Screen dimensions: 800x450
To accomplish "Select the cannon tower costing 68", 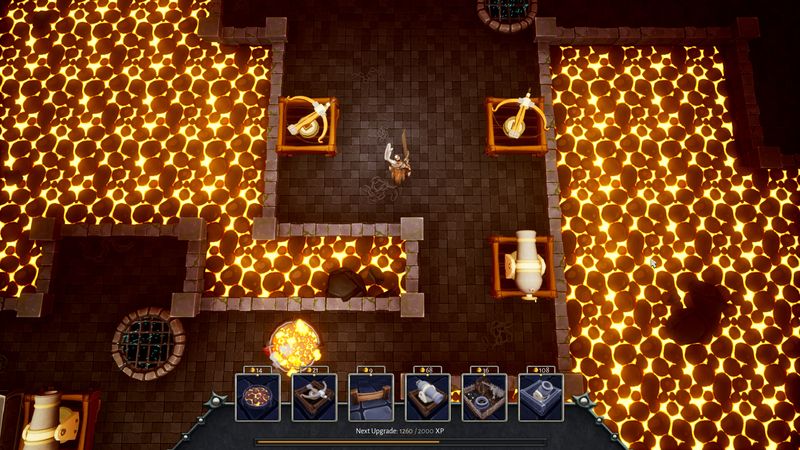I will pyautogui.click(x=427, y=398).
